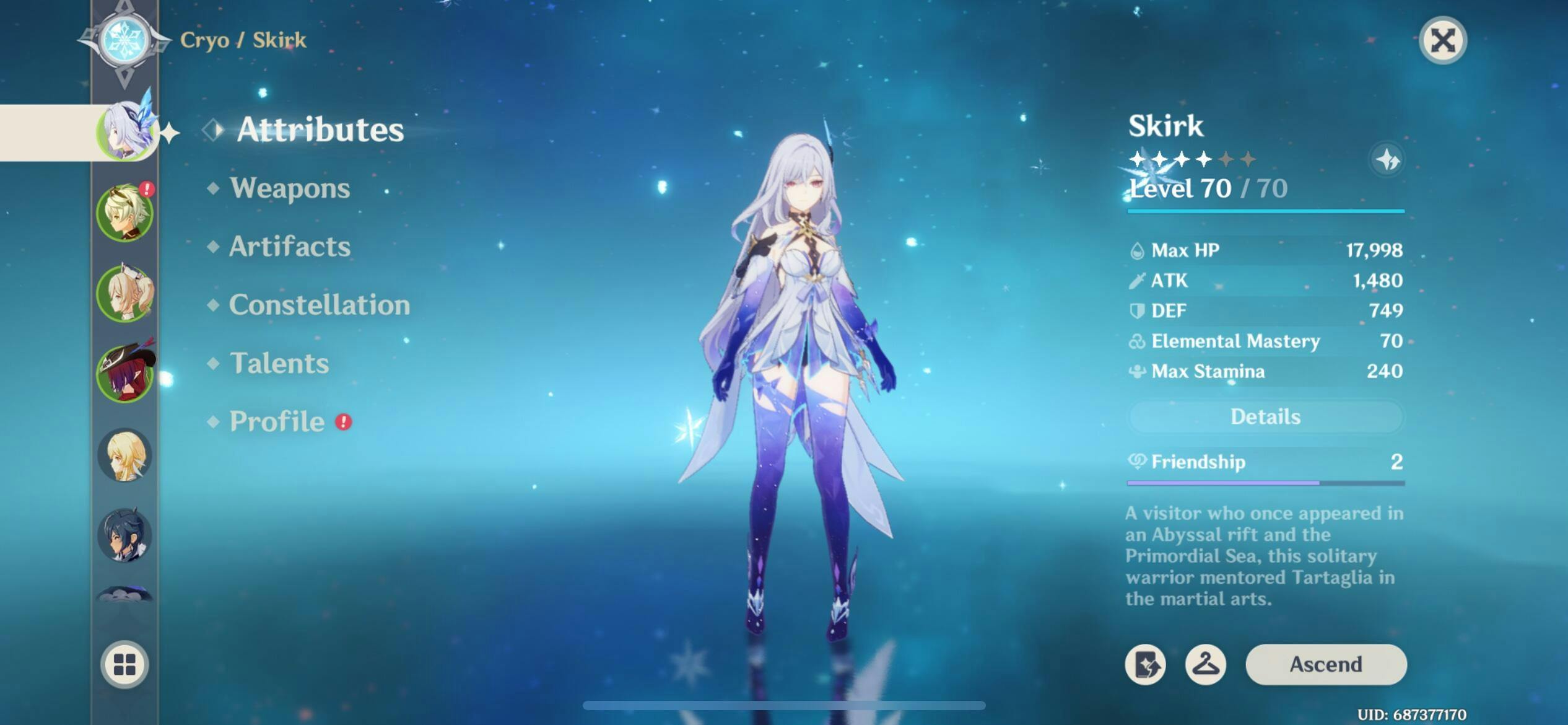The height and width of the screenshot is (725, 1568).
Task: Open the outfit hanger icon
Action: pyautogui.click(x=1205, y=664)
